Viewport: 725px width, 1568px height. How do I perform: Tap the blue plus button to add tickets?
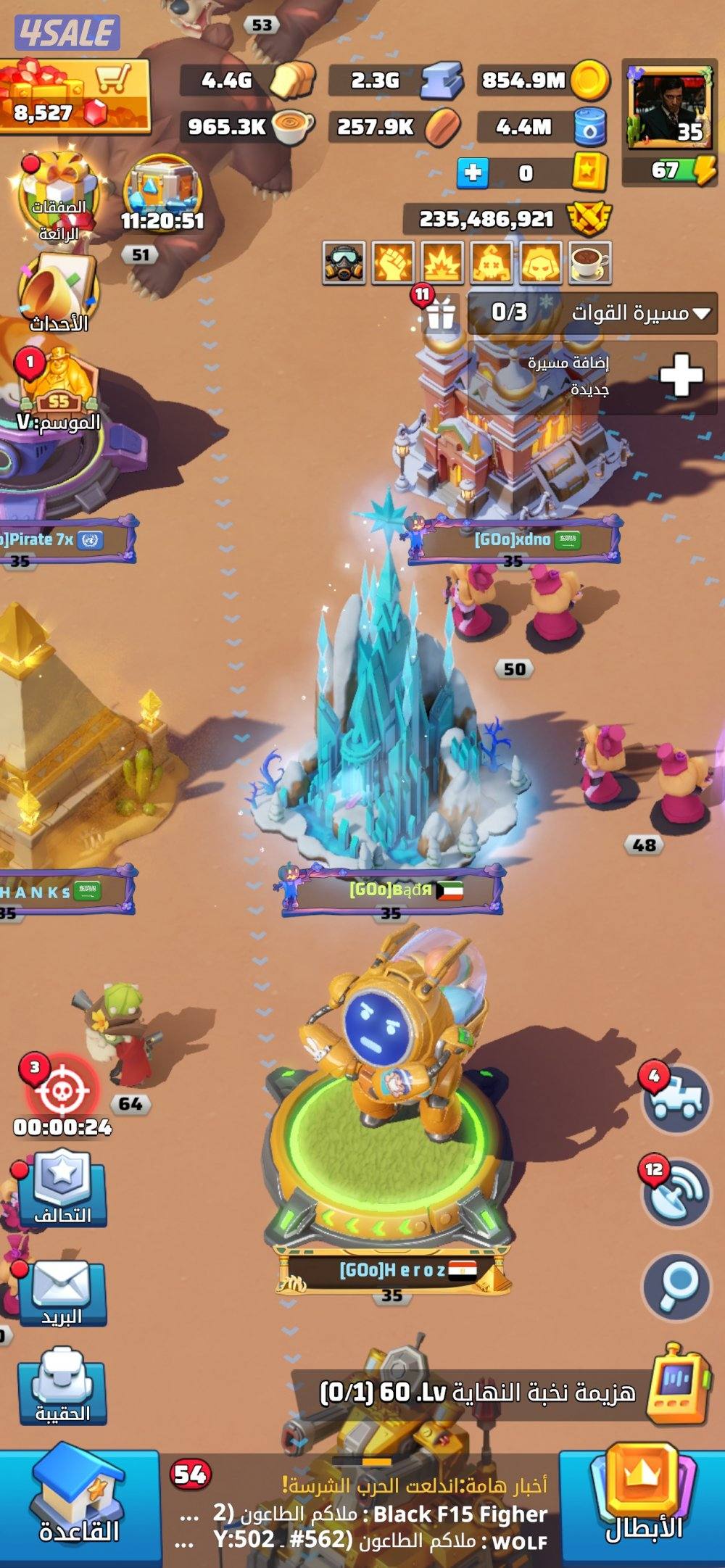472,173
